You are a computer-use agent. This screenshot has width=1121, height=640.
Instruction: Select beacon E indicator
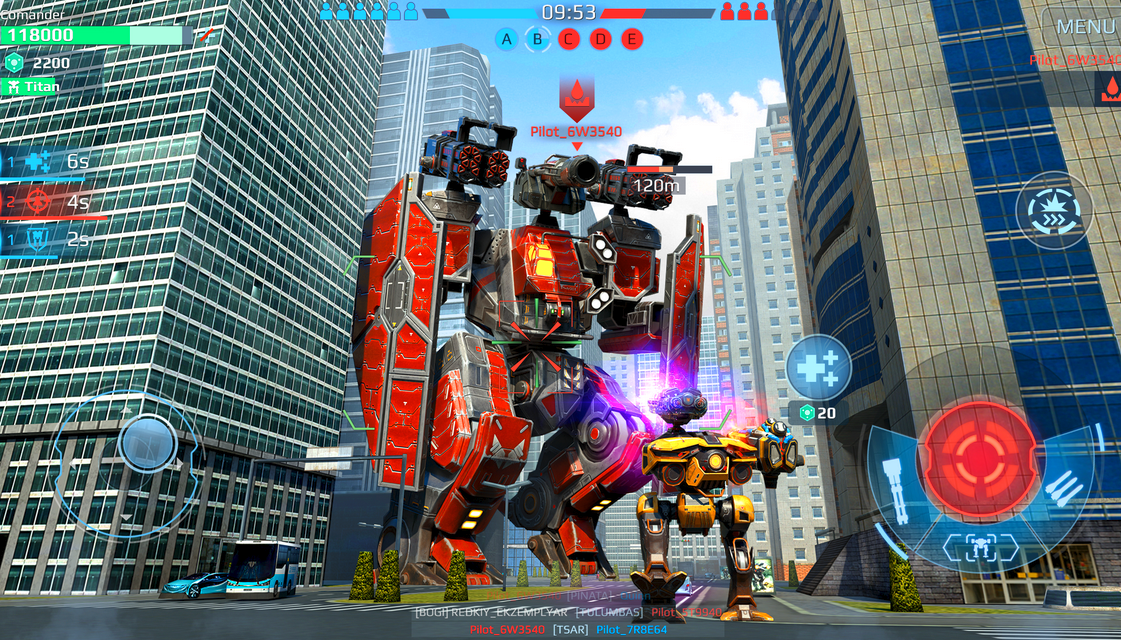click(x=631, y=39)
